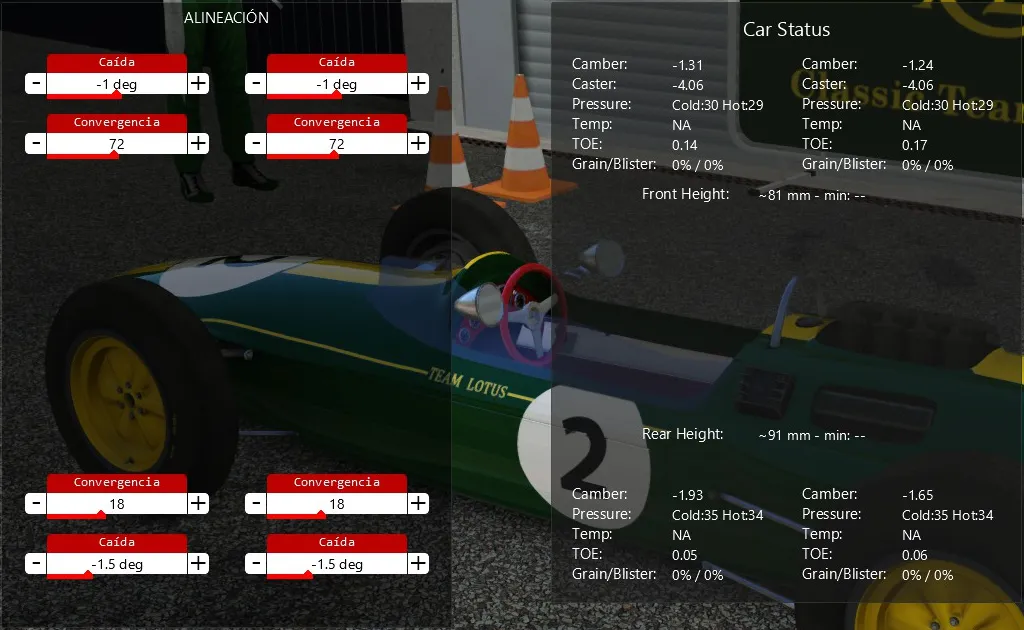The image size is (1024, 630).
Task: Decrease front-right wheel Caída value
Action: tap(256, 84)
